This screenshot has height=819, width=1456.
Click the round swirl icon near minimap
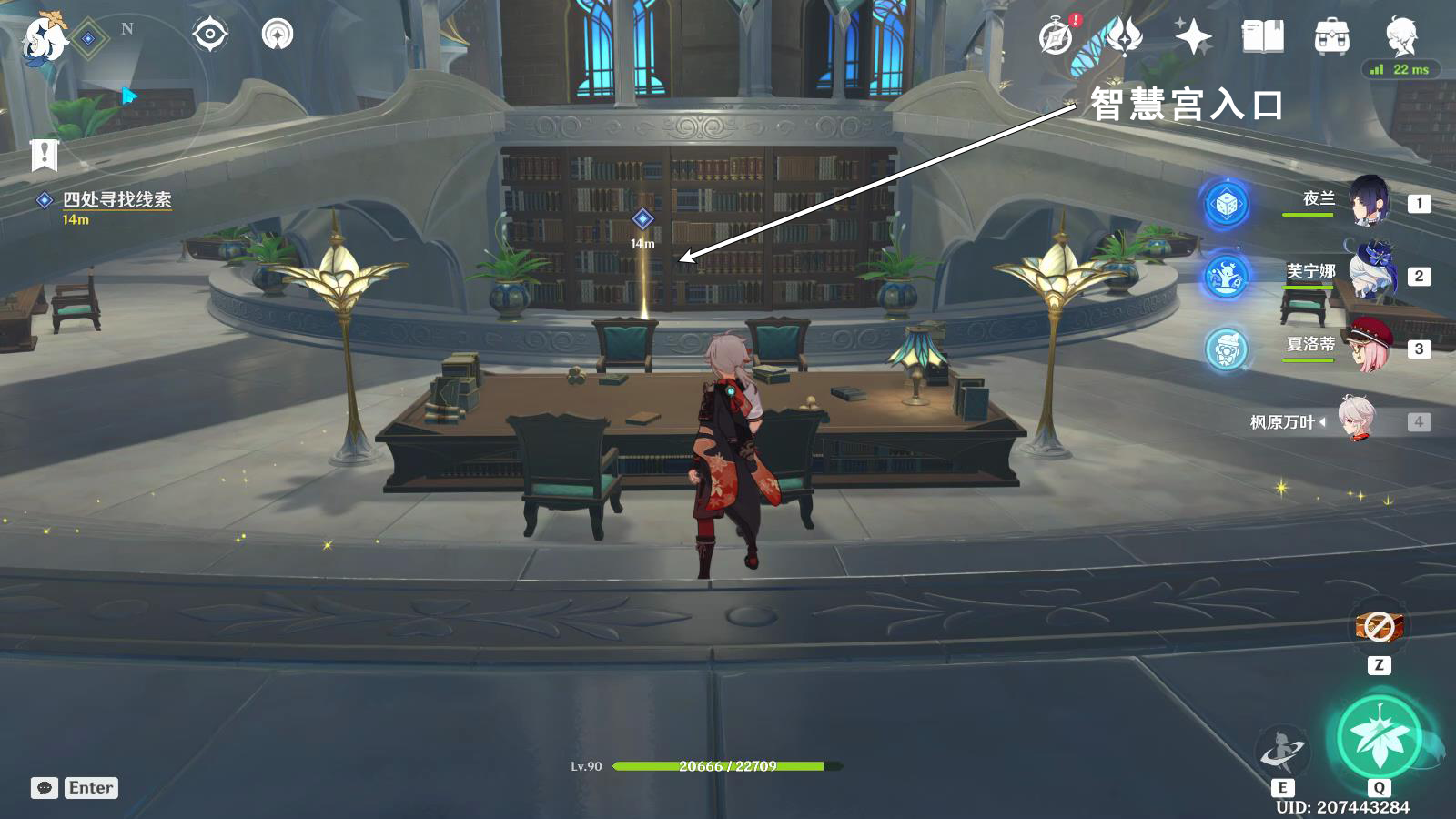(x=278, y=35)
